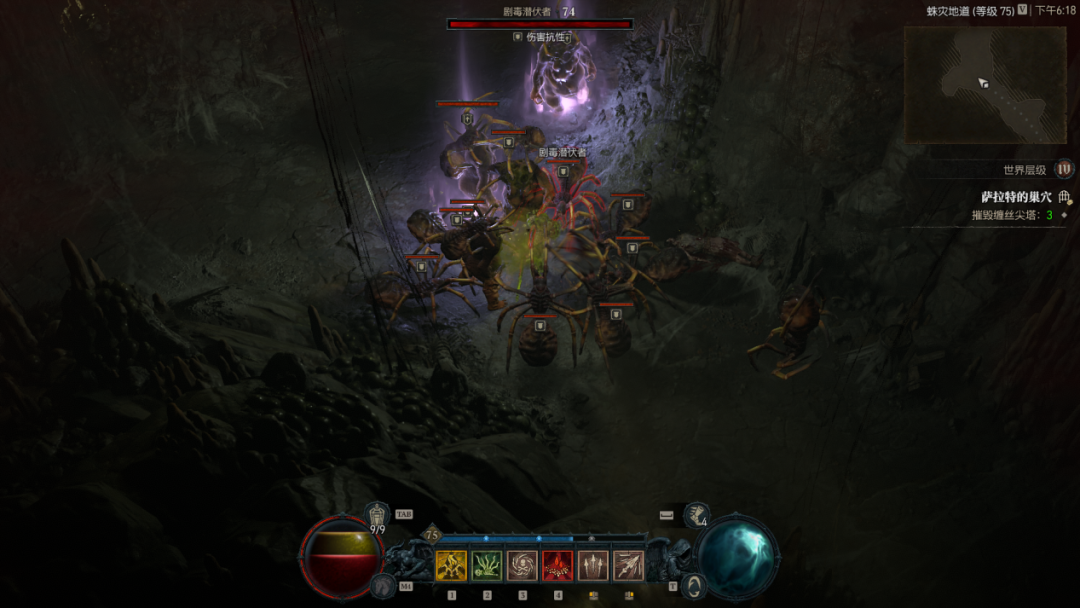The height and width of the screenshot is (608, 1080).
Task: Click the swirl icon beside the resource globe
Action: (x=695, y=586)
